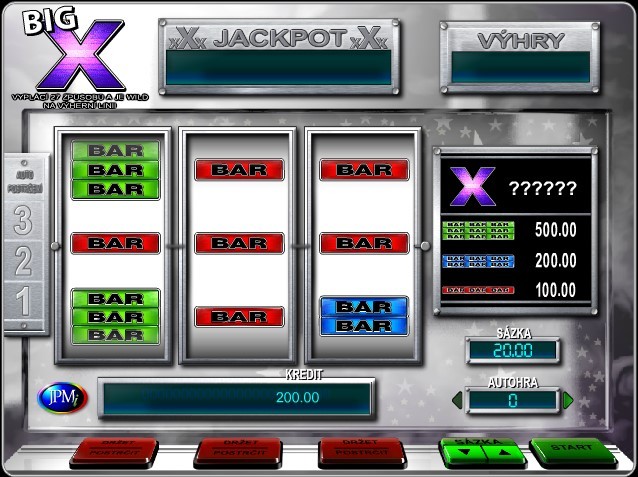Hold the third reel with its DRŽET button
The image size is (638, 477).
(362, 451)
